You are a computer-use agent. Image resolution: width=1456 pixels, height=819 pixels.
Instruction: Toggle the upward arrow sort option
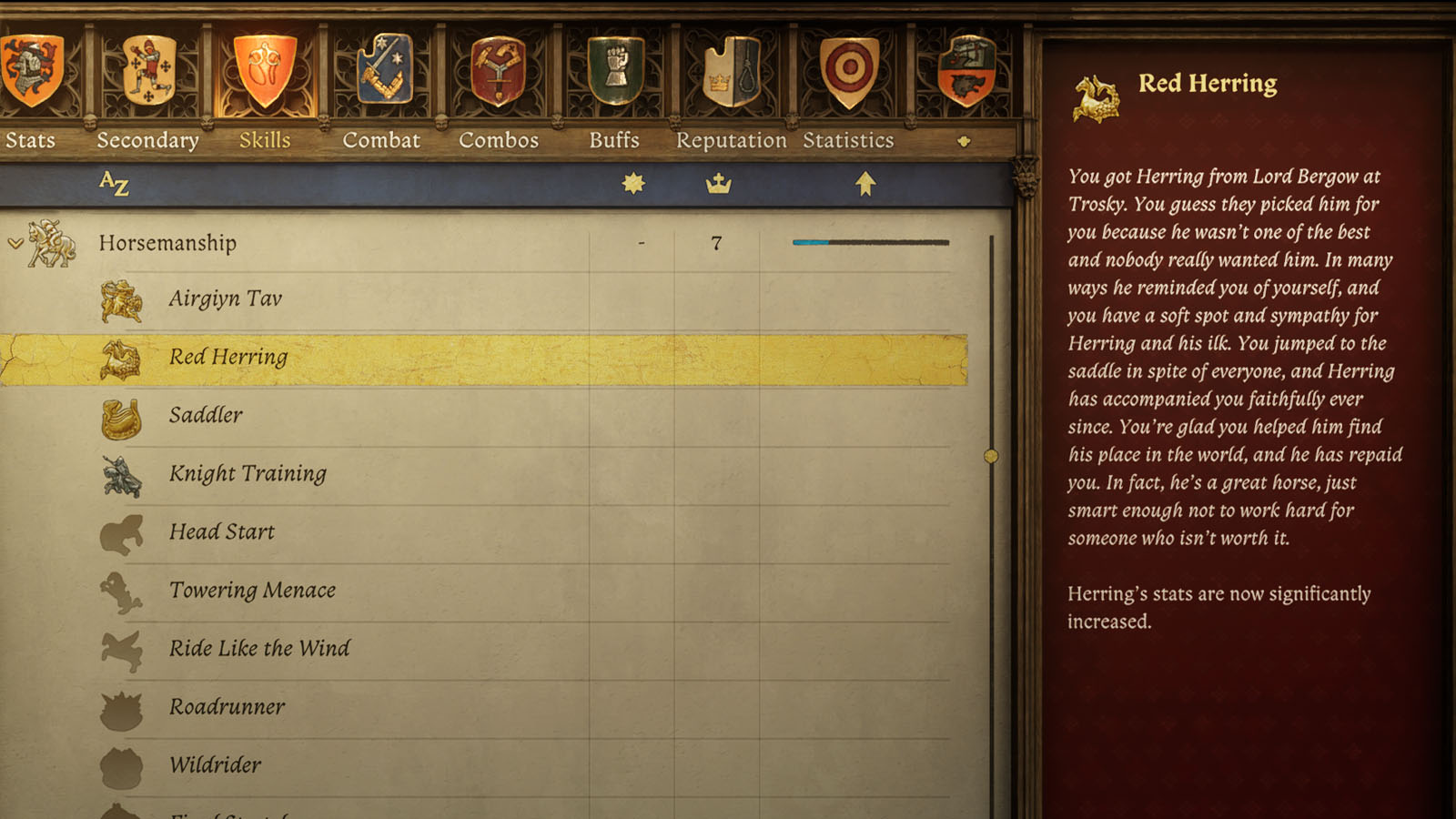tap(865, 182)
